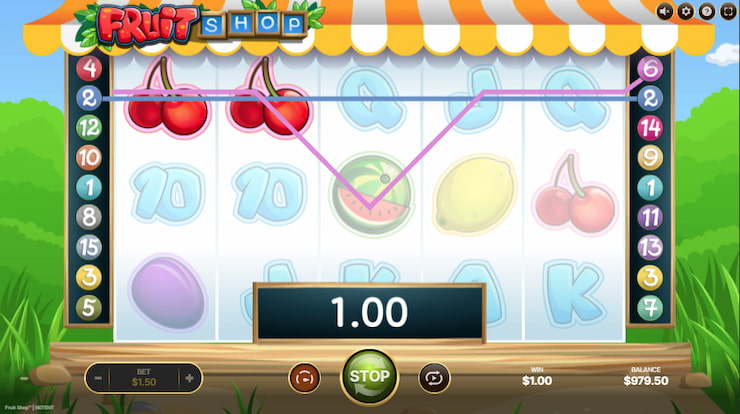Screen dimensions: 740x414
Task: Select payline 5 on the left column
Action: pyautogui.click(x=90, y=306)
